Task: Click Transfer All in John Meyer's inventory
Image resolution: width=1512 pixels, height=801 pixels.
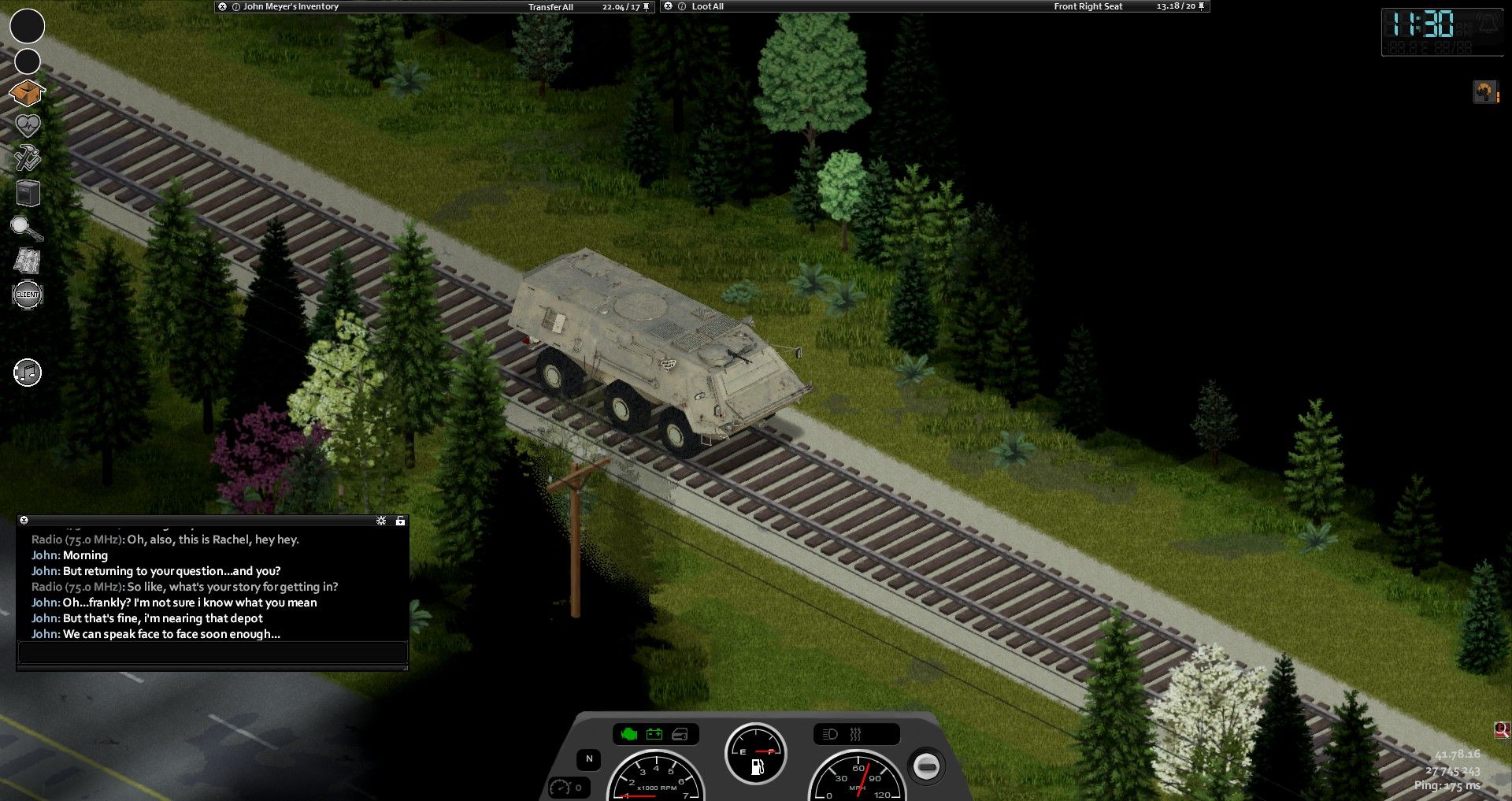Action: tap(550, 7)
